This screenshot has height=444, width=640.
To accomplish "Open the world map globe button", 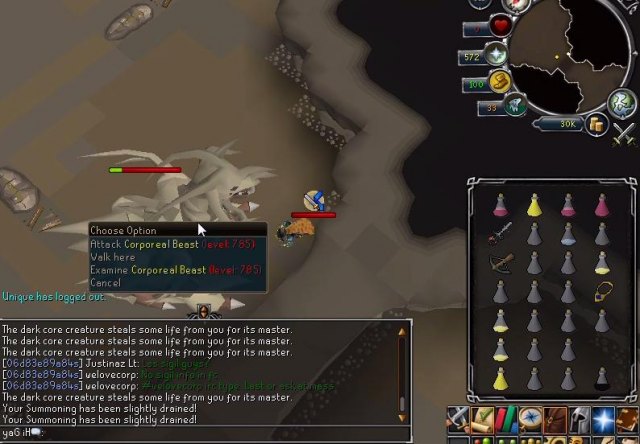I will pyautogui.click(x=624, y=102).
